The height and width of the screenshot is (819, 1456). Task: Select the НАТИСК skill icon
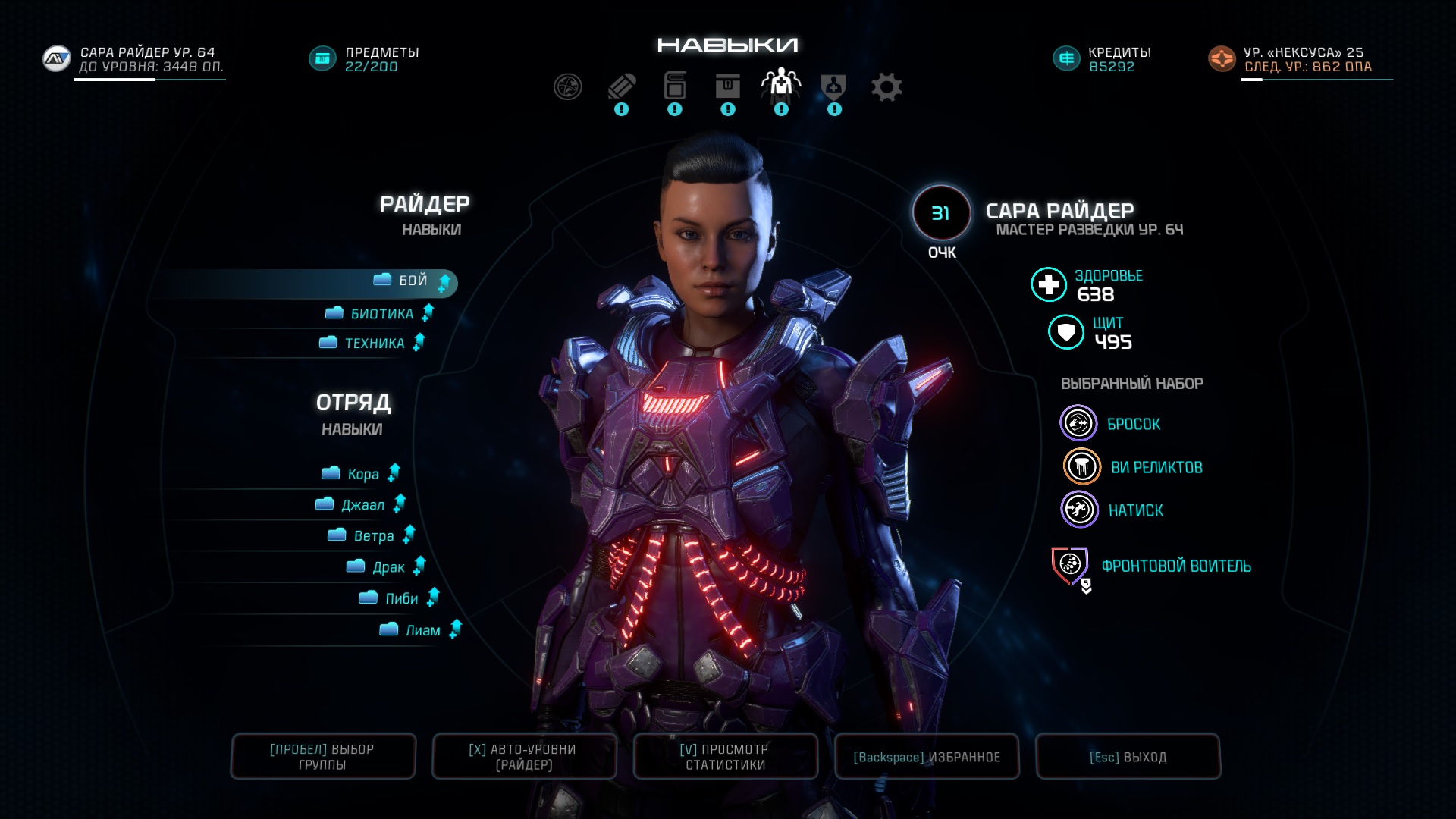pyautogui.click(x=1079, y=510)
